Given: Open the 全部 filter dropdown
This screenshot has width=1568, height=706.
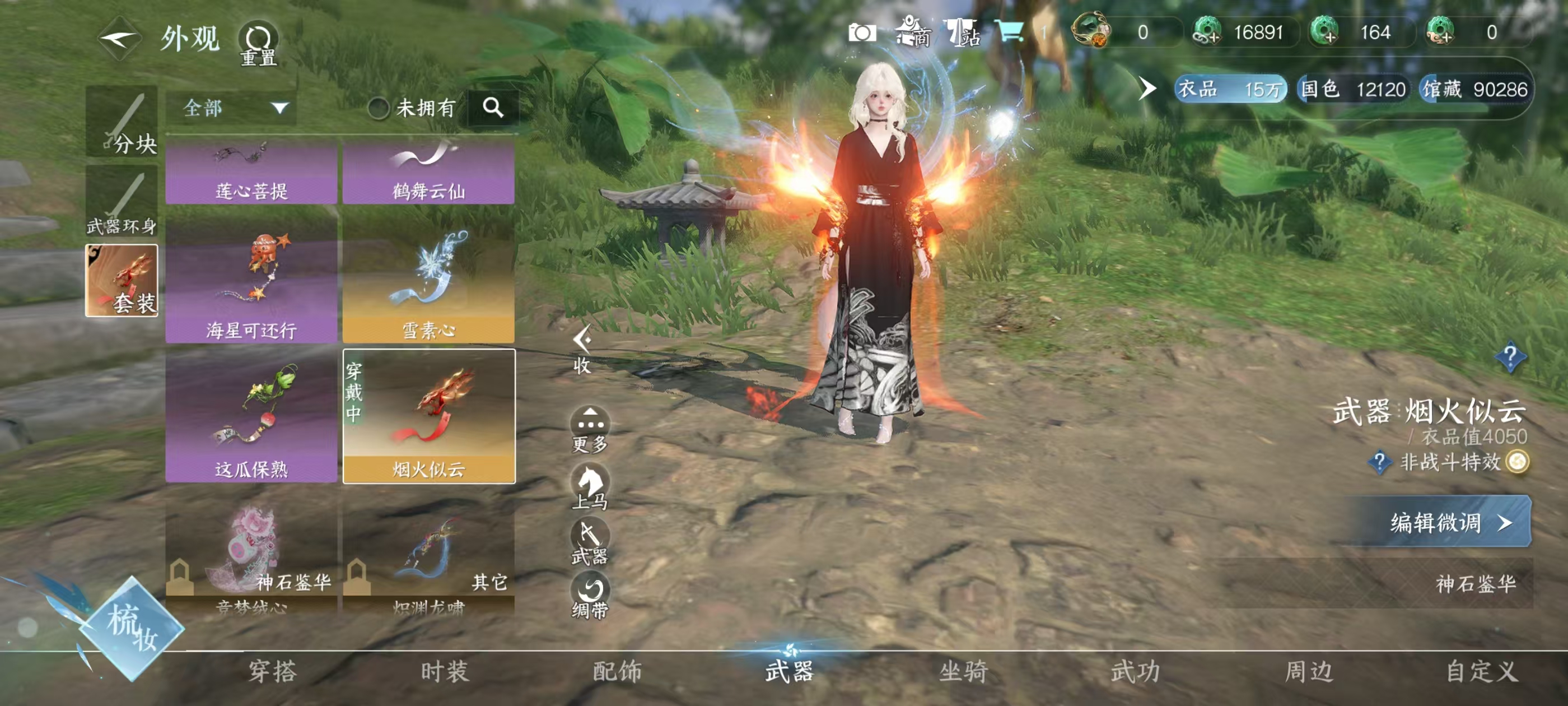Looking at the screenshot, I should [231, 109].
